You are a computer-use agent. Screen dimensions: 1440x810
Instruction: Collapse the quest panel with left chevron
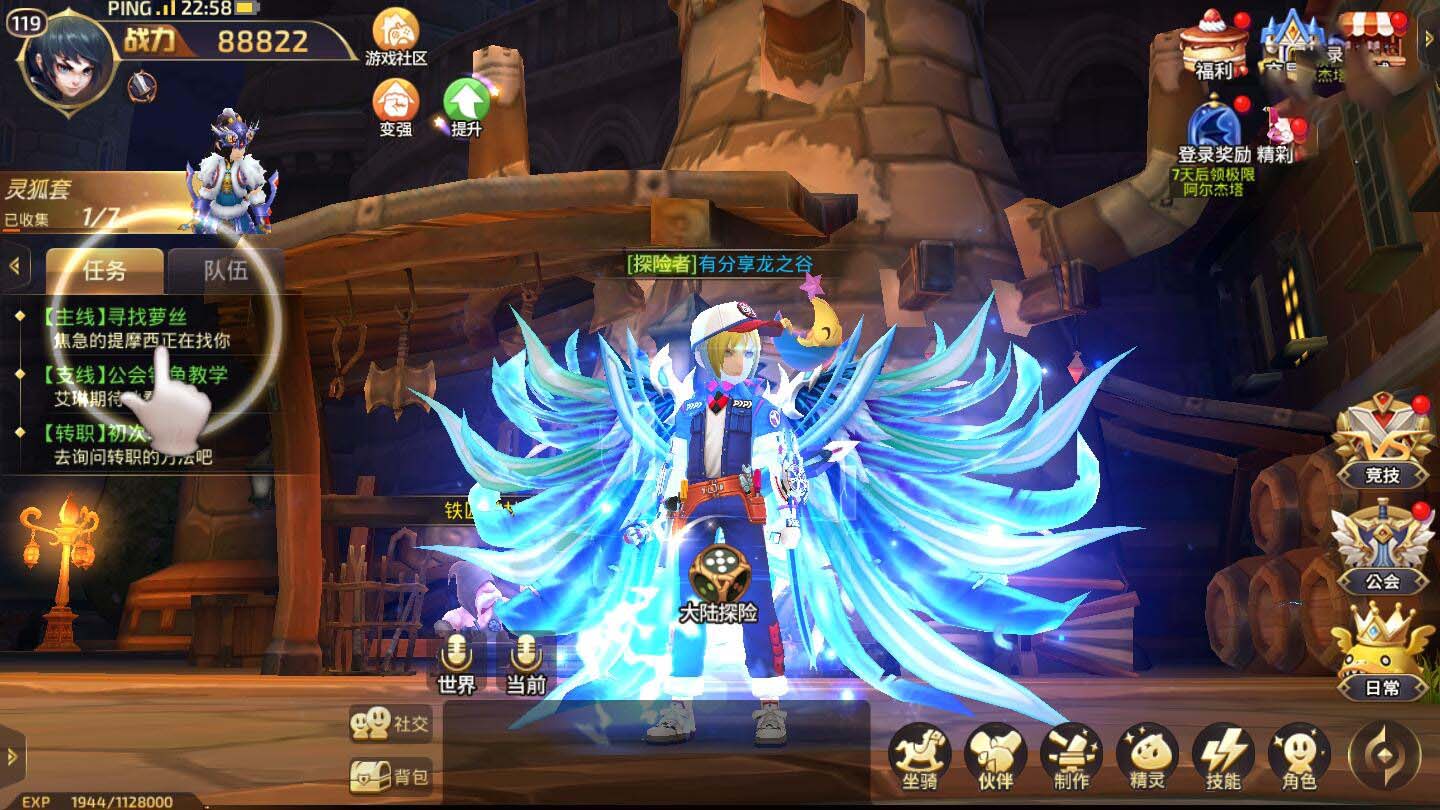pos(14,264)
